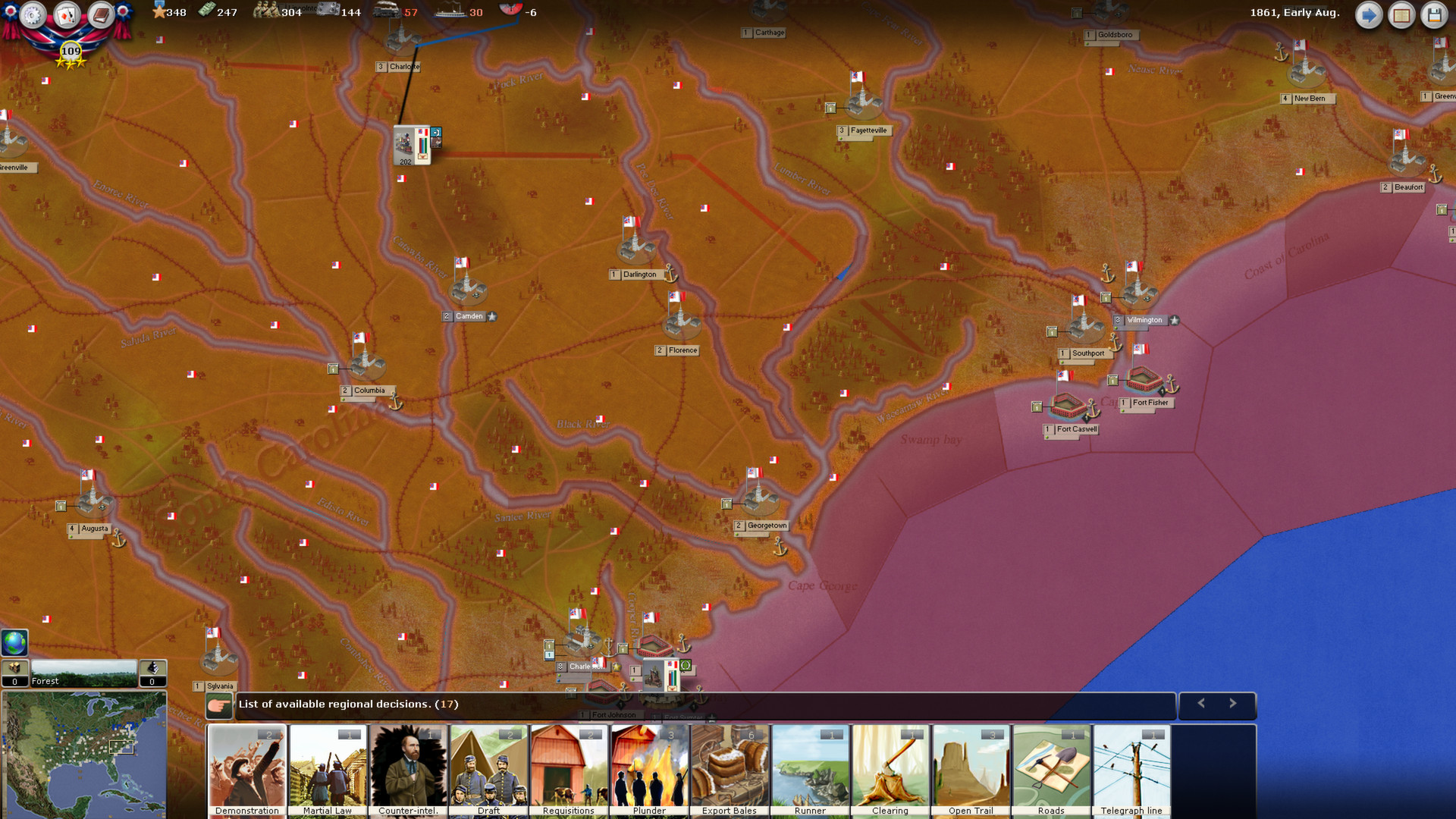Viewport: 1456px width, 819px height.
Task: Select the Martial Law decision card
Action: 328,767
